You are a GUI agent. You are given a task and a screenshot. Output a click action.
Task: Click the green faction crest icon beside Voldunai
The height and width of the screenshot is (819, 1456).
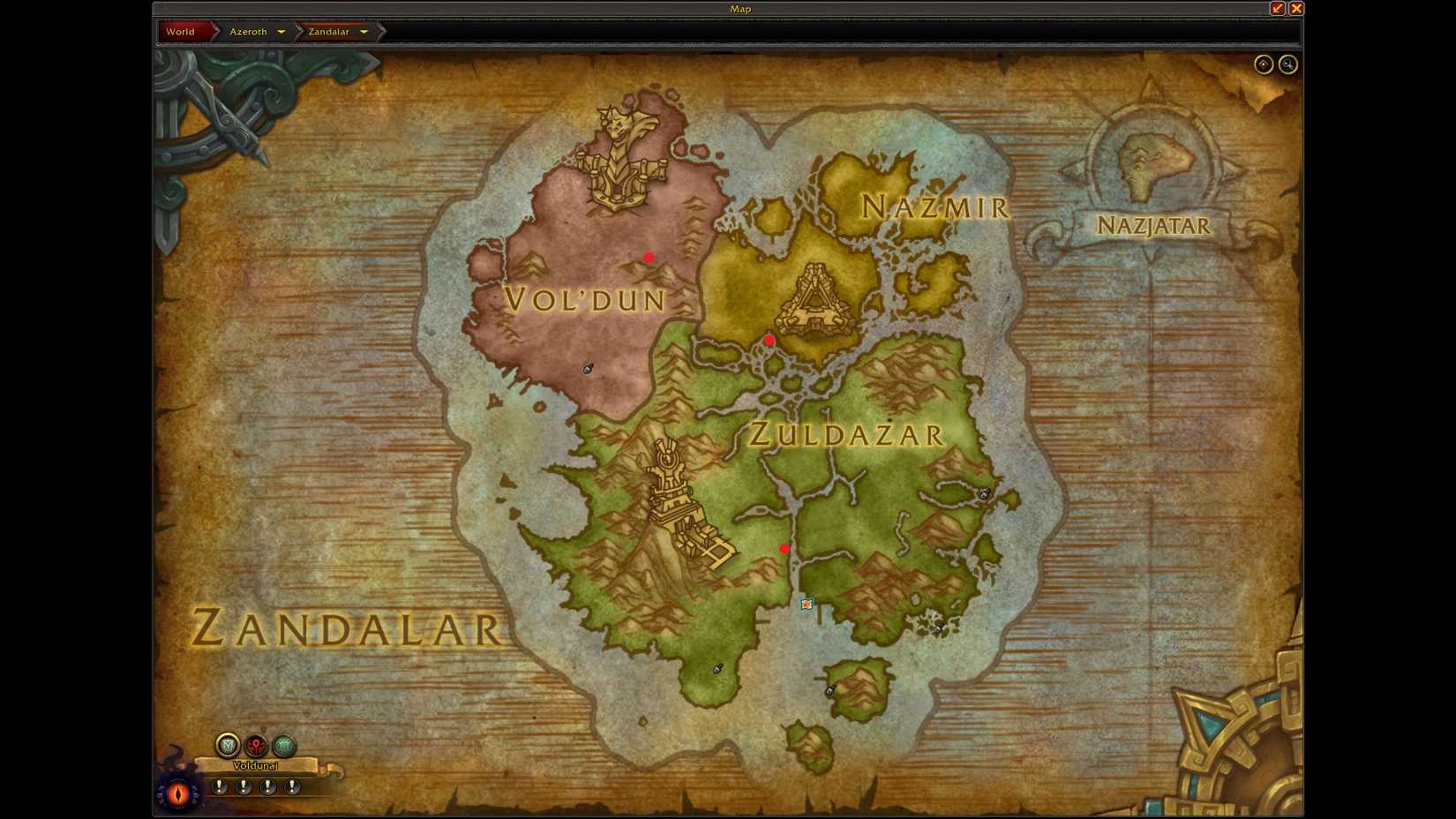pyautogui.click(x=284, y=746)
